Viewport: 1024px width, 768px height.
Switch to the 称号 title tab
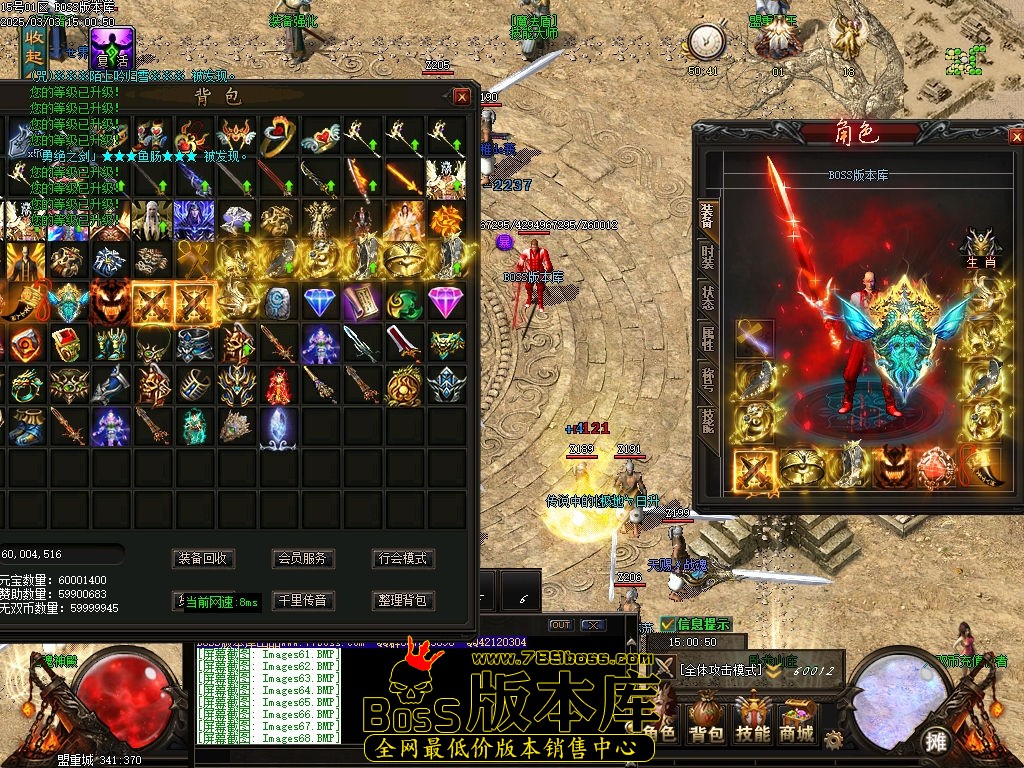[708, 379]
